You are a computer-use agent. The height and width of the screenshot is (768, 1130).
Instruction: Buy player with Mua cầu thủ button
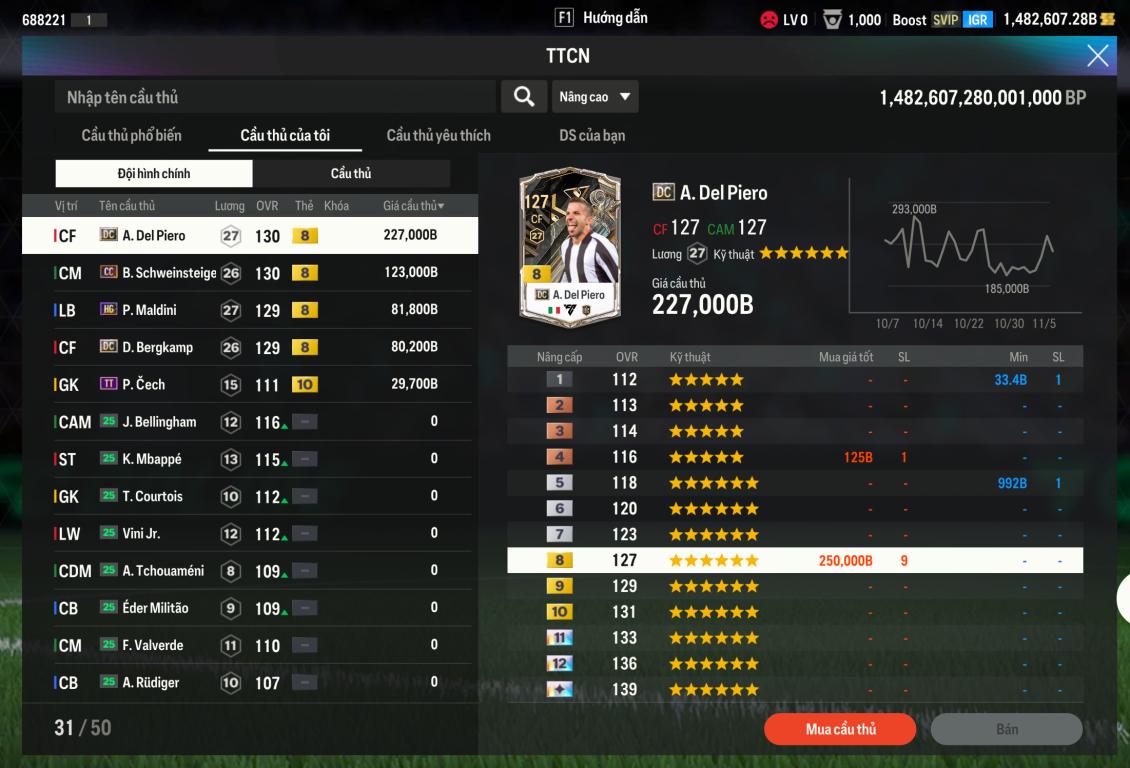[840, 729]
